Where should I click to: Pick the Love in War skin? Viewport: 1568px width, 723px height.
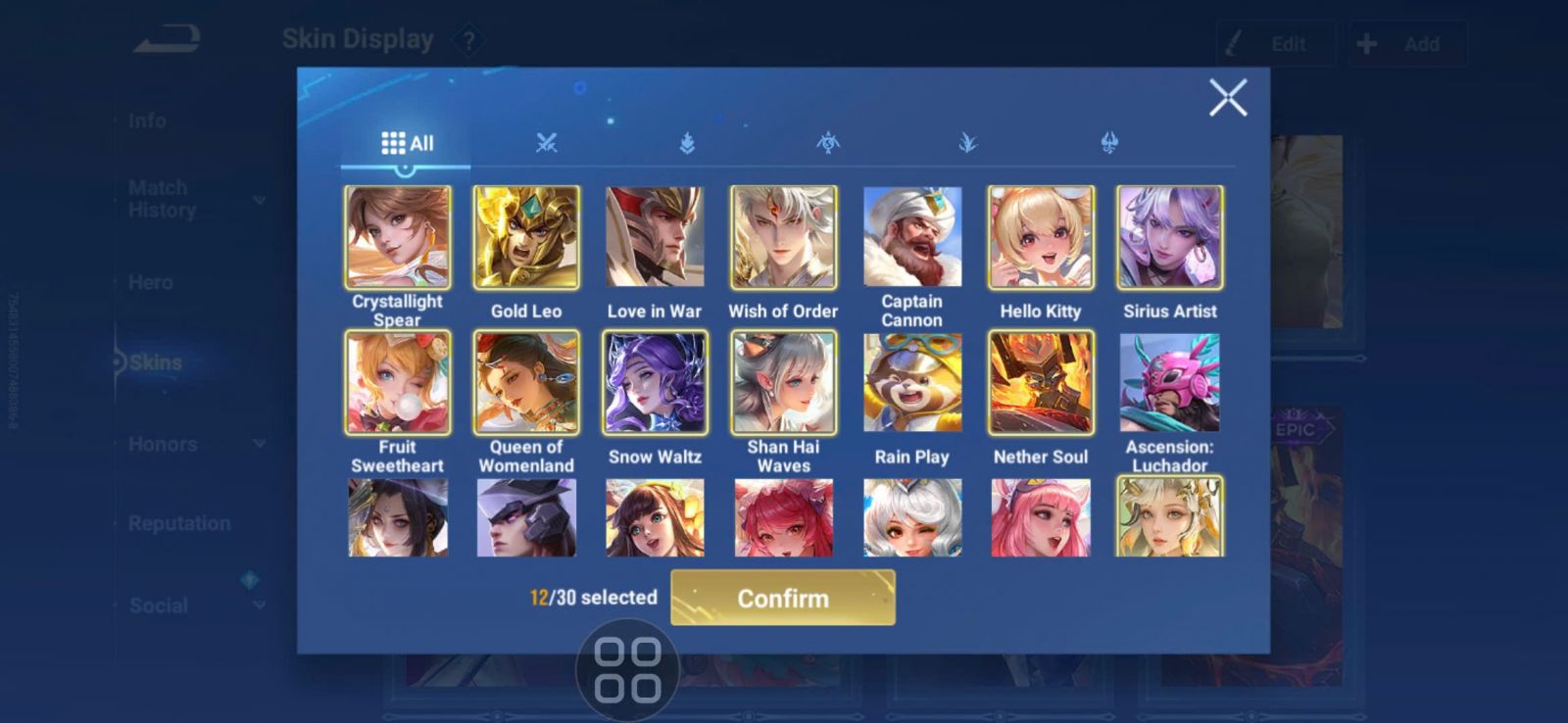[x=655, y=238]
